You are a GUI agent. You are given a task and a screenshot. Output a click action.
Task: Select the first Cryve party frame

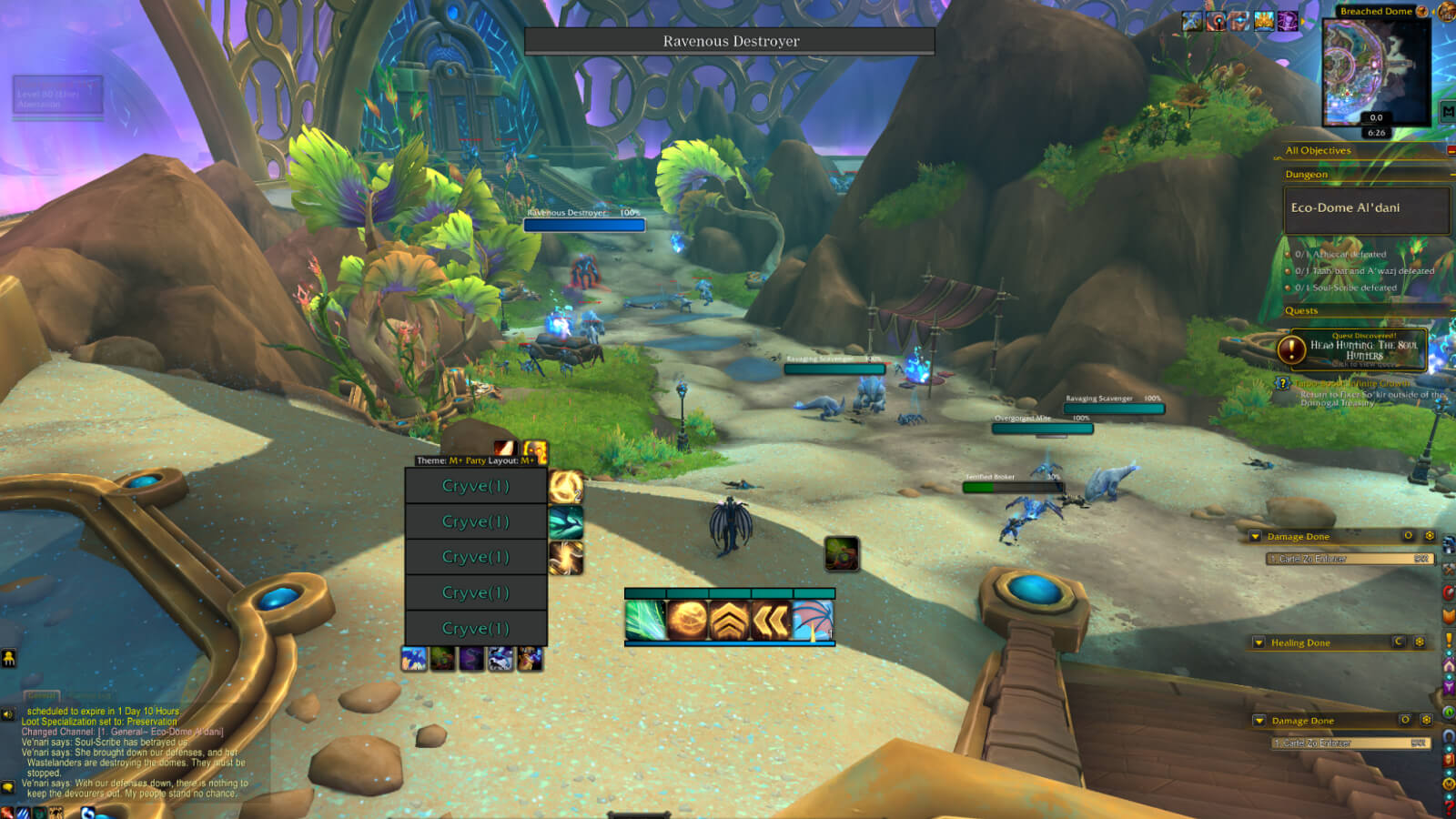tap(475, 485)
